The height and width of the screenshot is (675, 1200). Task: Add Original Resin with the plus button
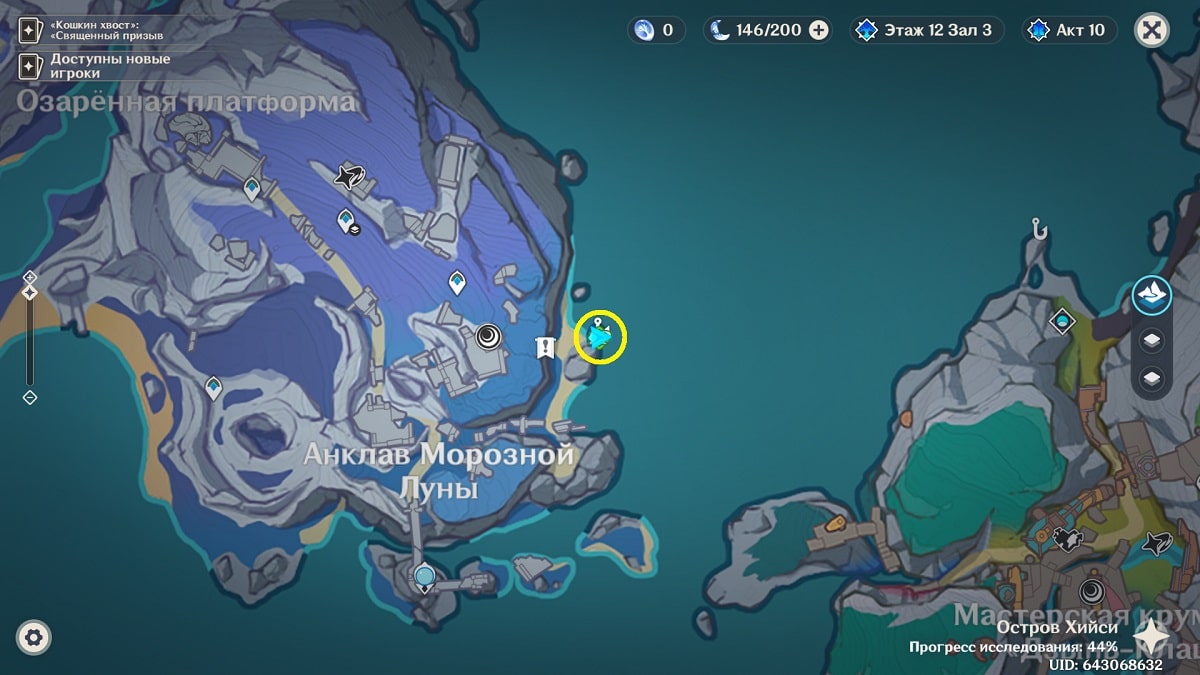[x=819, y=30]
